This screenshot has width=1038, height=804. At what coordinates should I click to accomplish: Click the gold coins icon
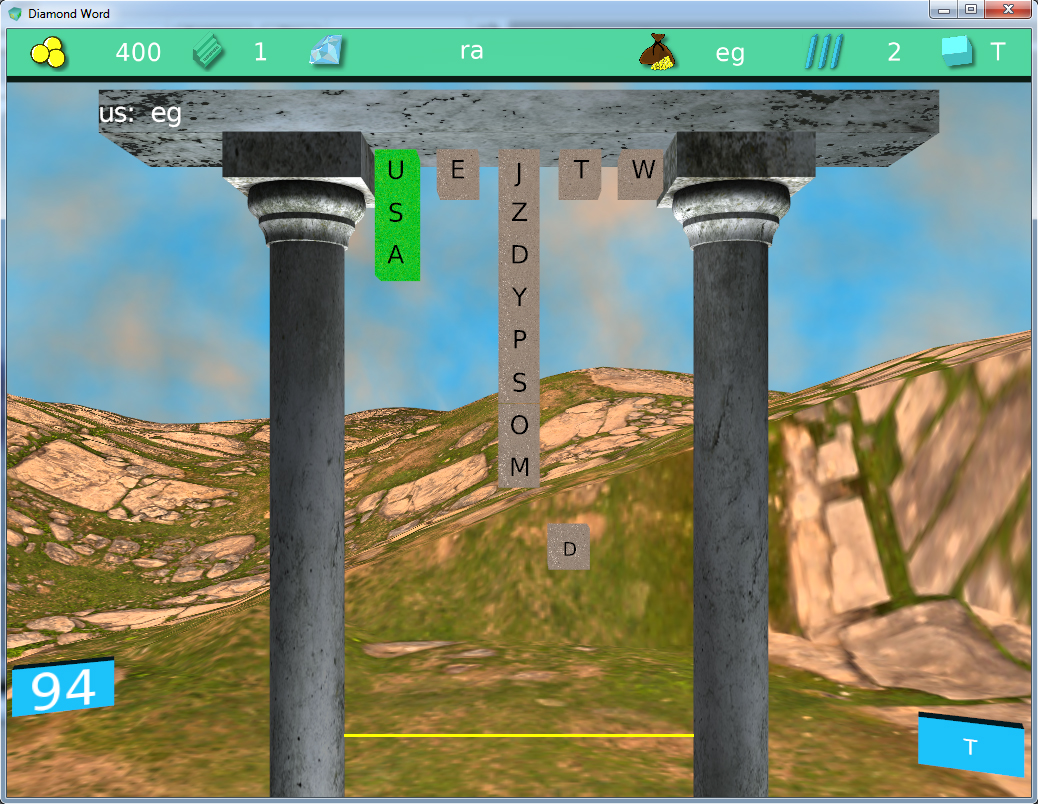pos(48,53)
